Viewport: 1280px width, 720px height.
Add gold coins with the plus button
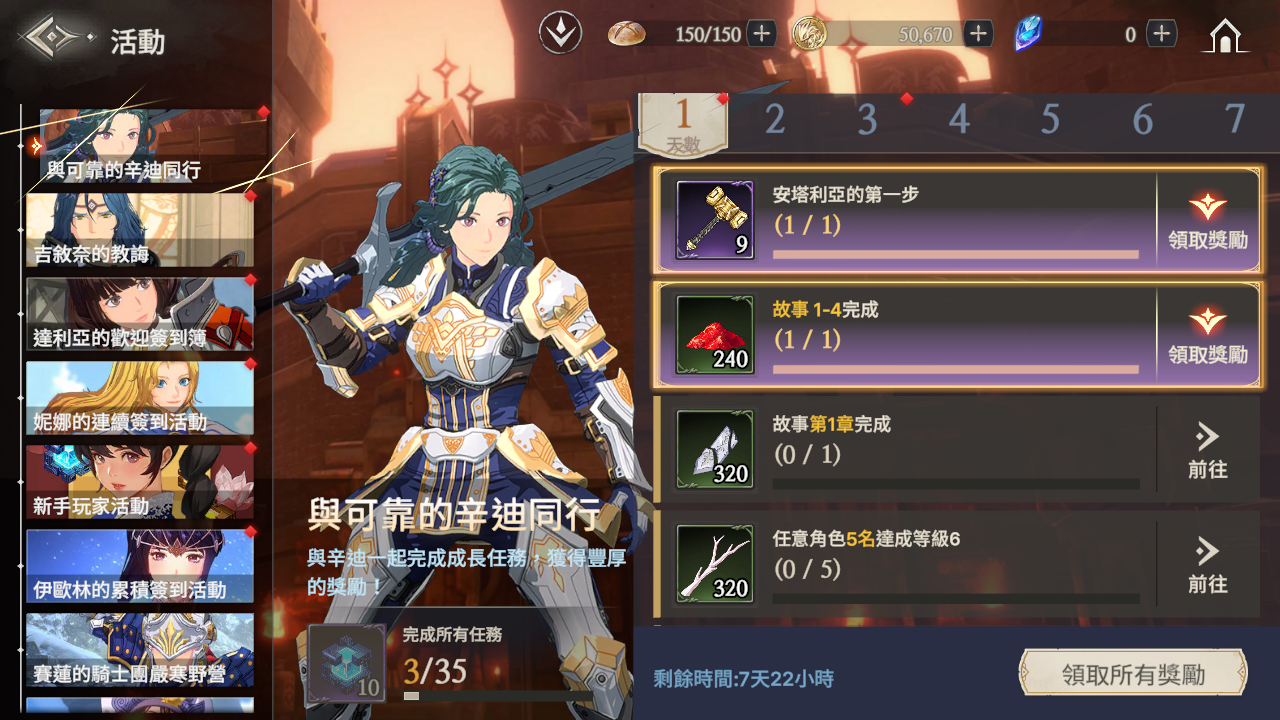pos(978,34)
